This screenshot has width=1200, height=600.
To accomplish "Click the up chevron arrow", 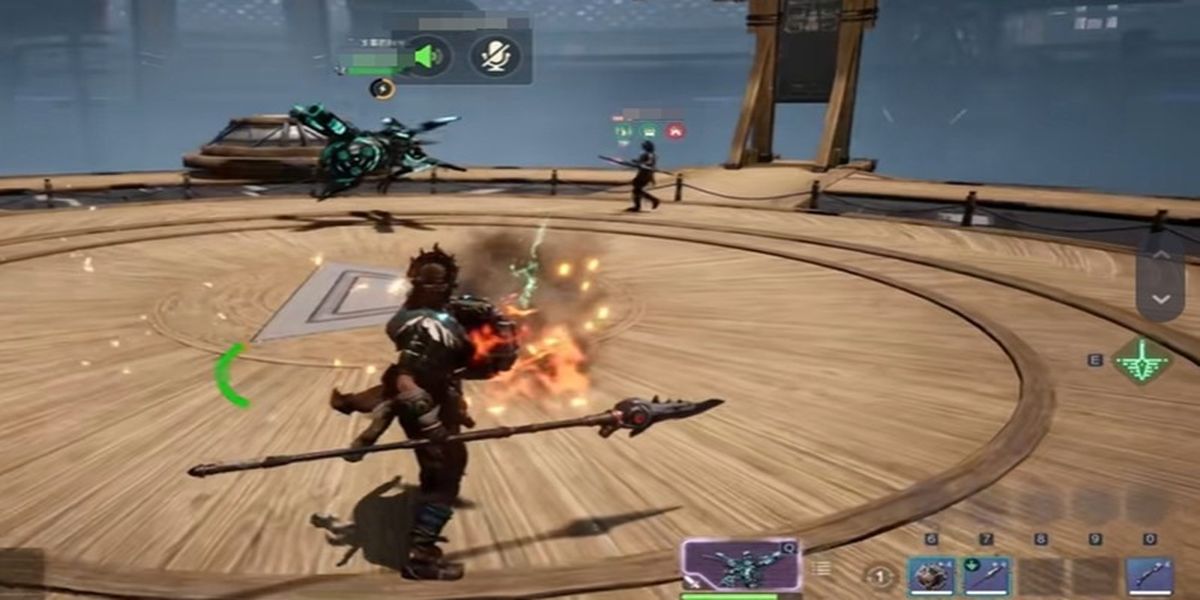I will (1160, 255).
